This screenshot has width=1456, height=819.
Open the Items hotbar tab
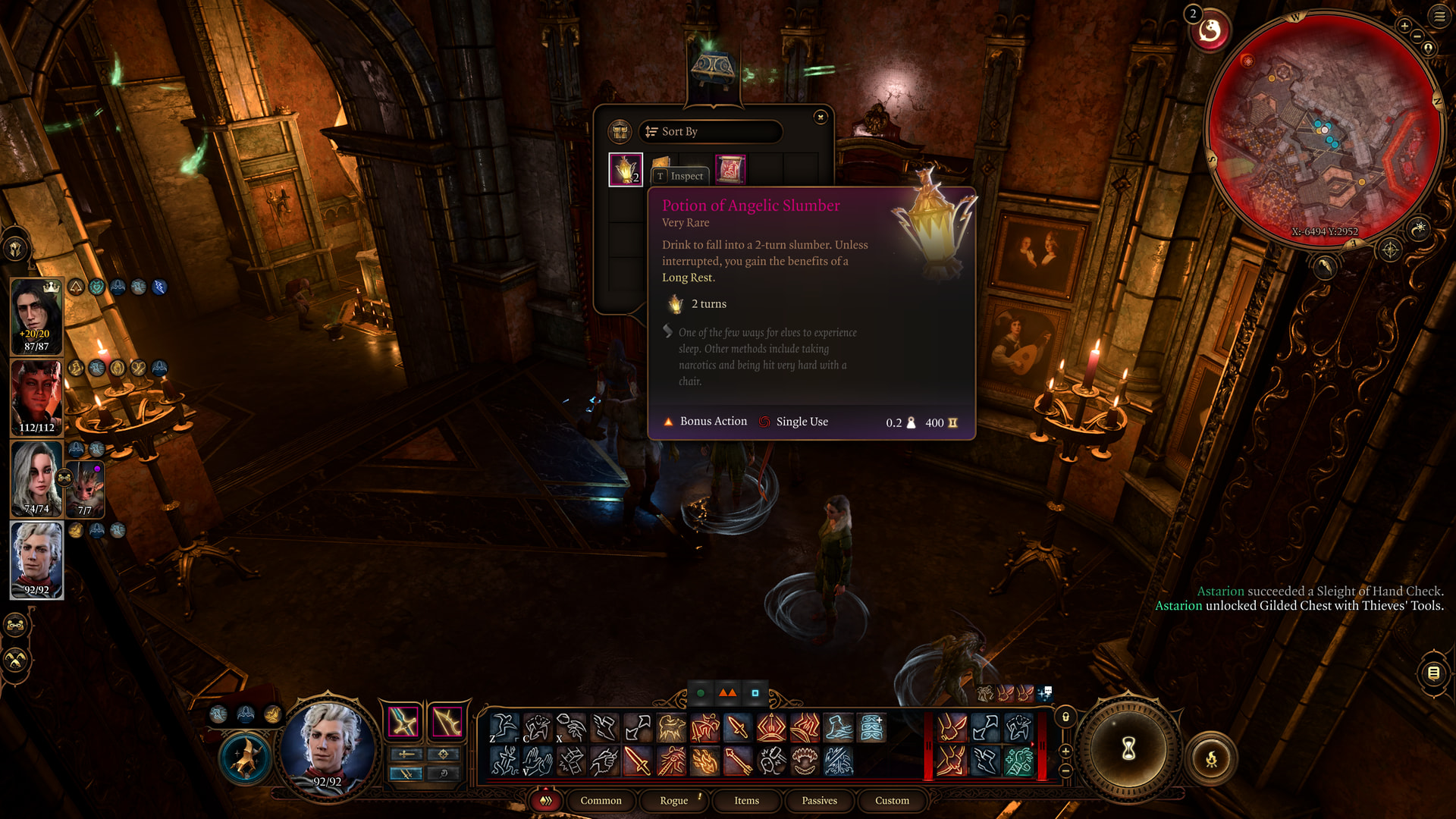tap(746, 801)
